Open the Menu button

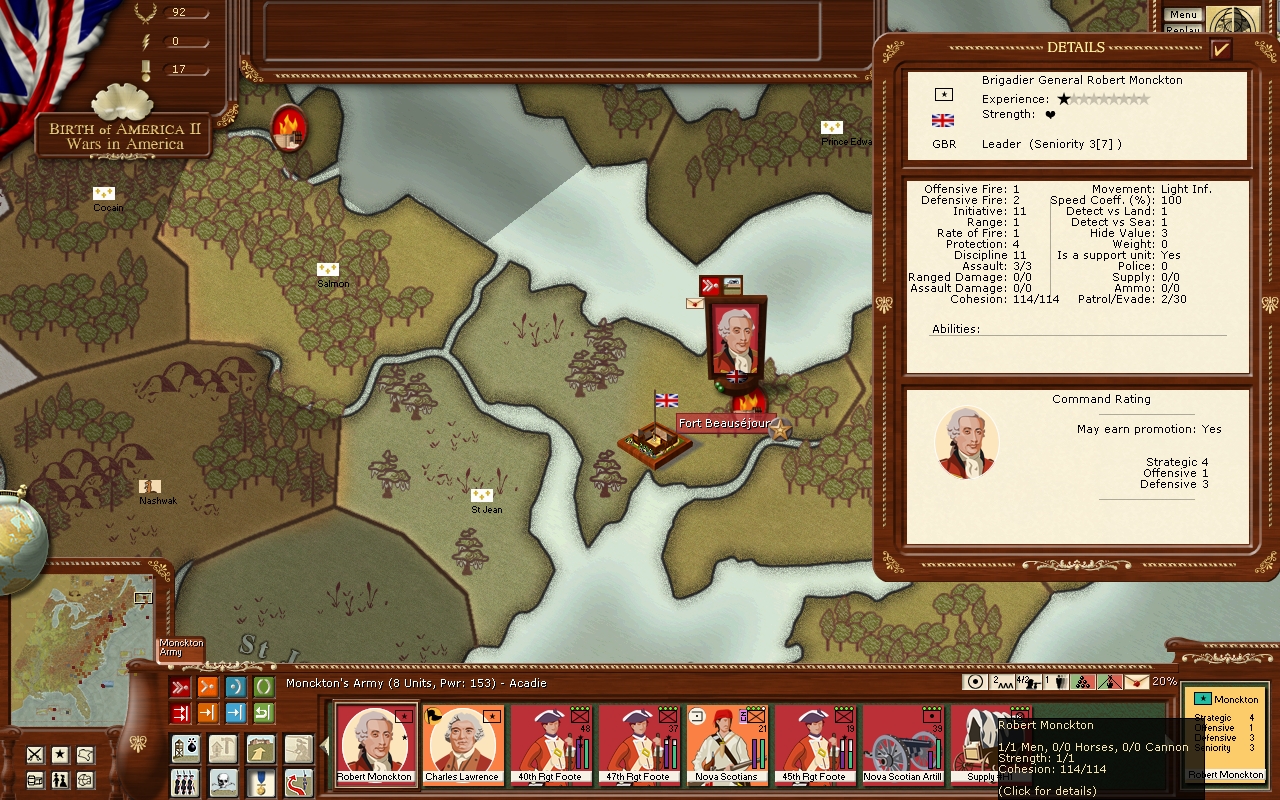1183,15
